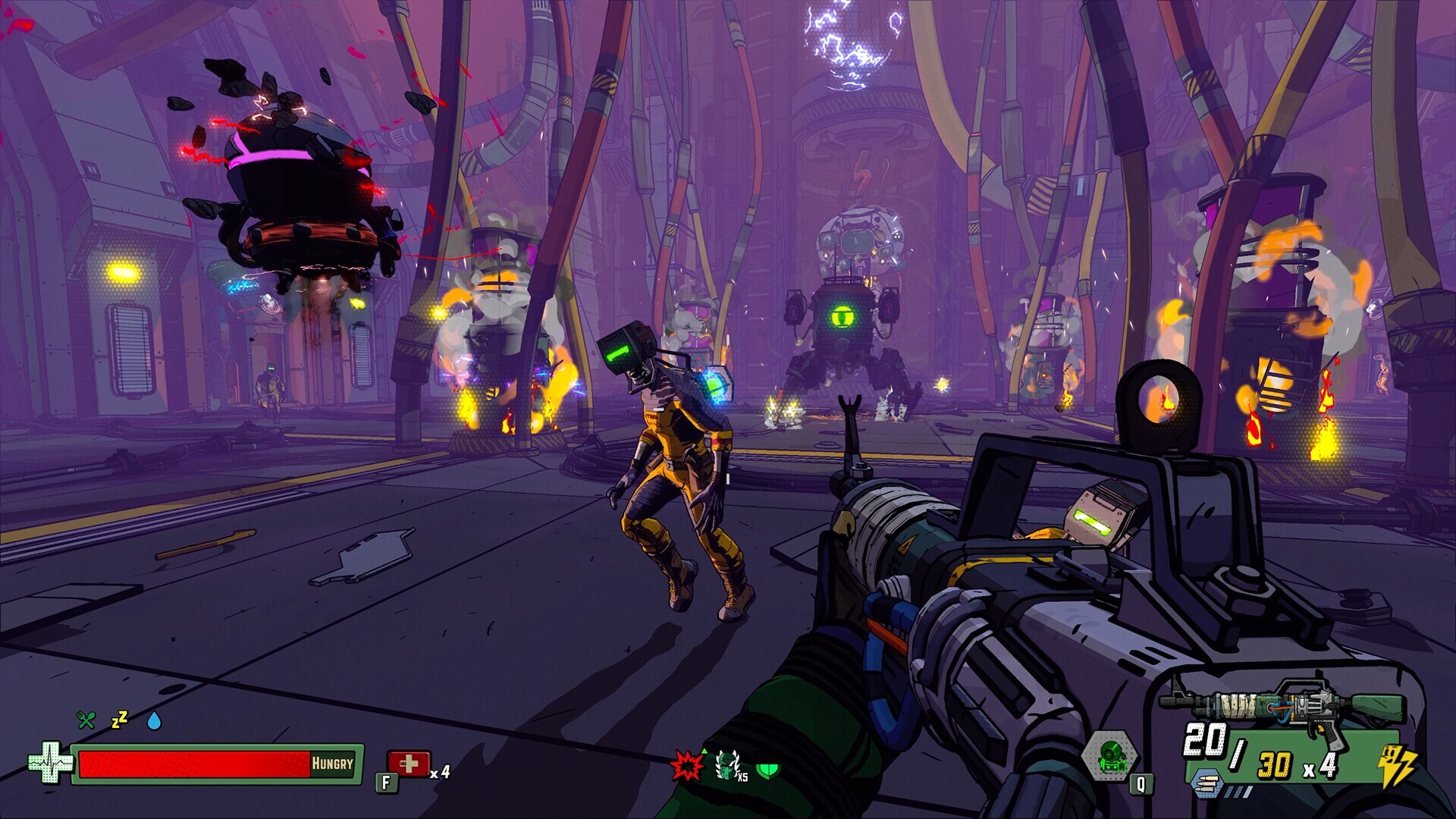Toggle the green shield status indicator
Screen dimensions: 1456x819
[769, 771]
